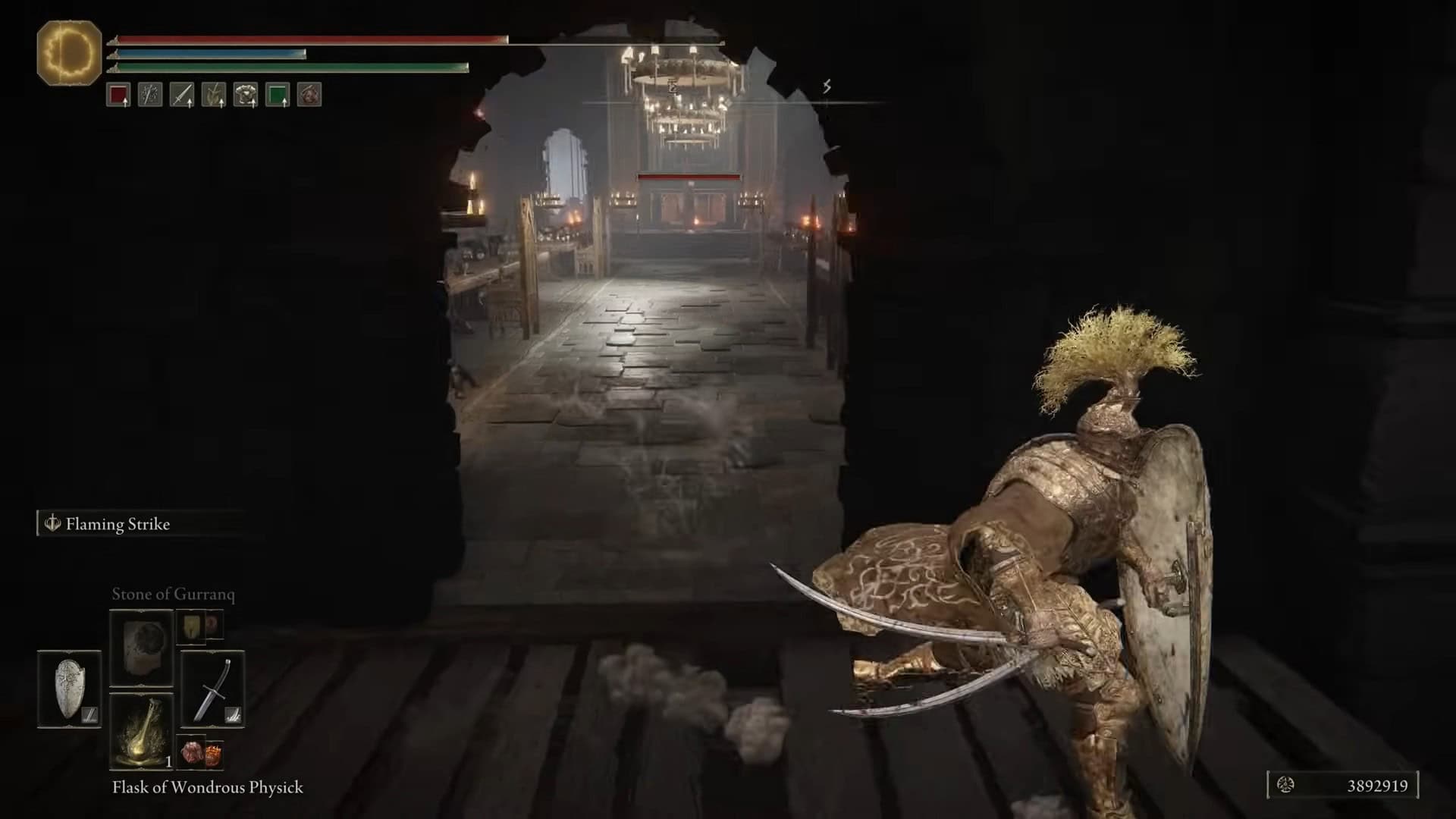Click the dagger weapon slot icon

pos(213,690)
